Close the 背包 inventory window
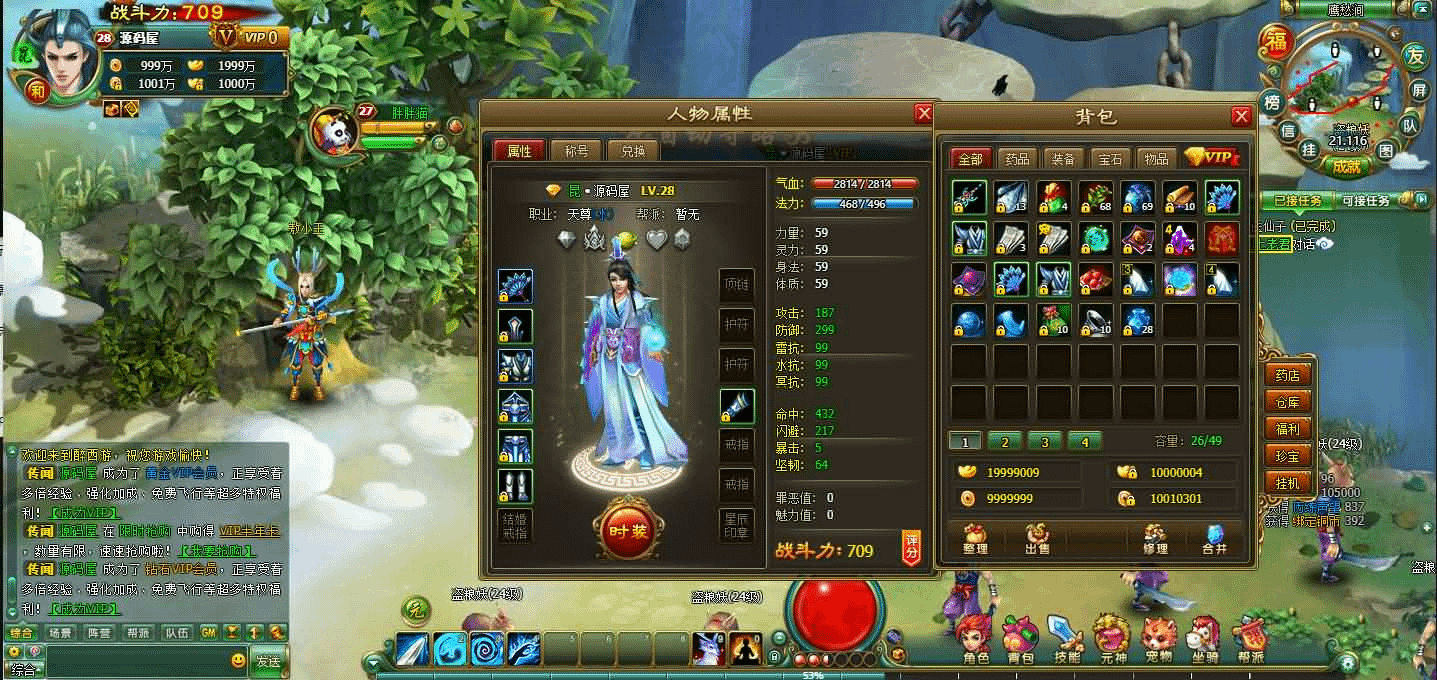 tap(1241, 116)
